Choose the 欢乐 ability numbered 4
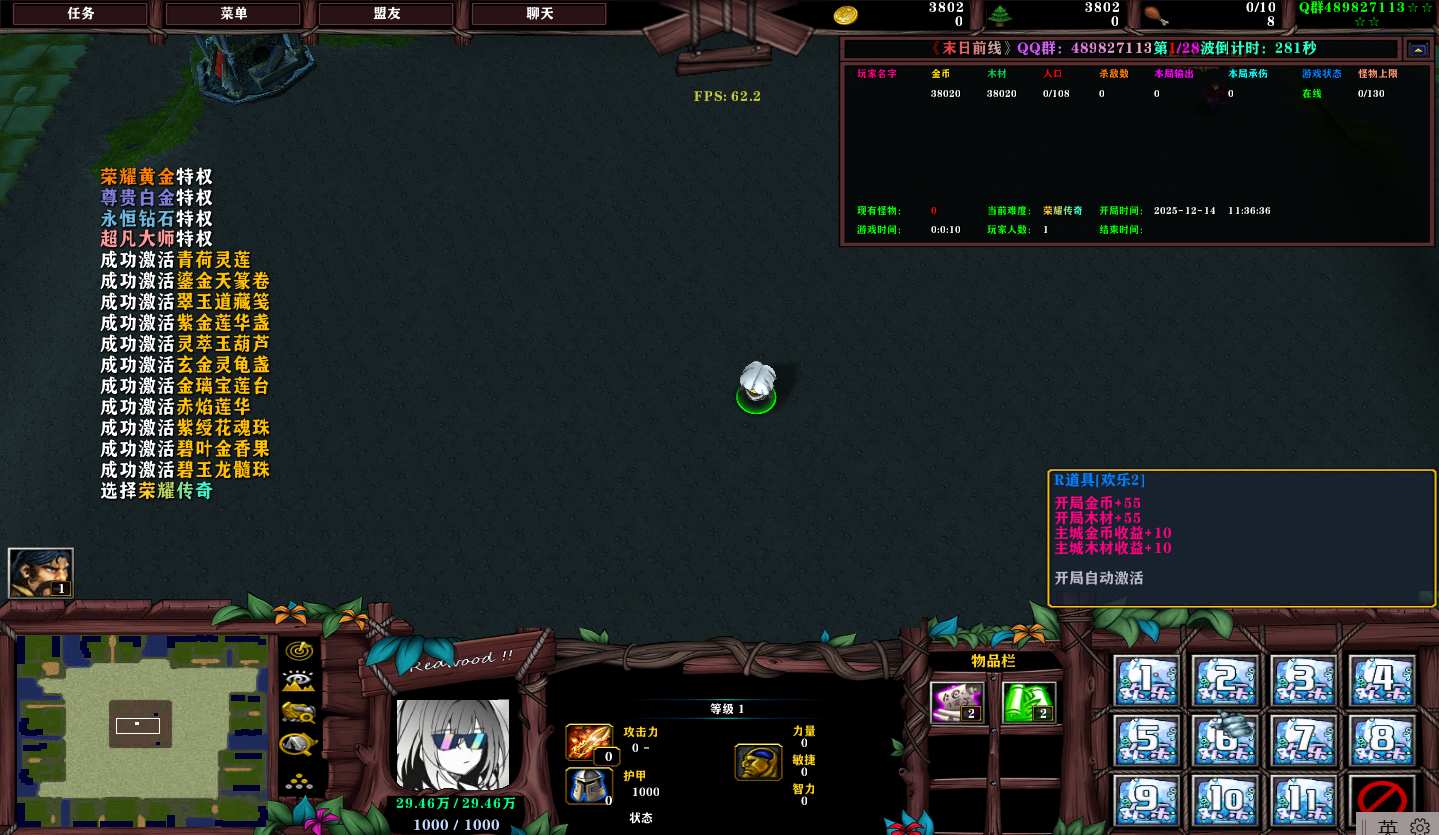 pos(1383,680)
